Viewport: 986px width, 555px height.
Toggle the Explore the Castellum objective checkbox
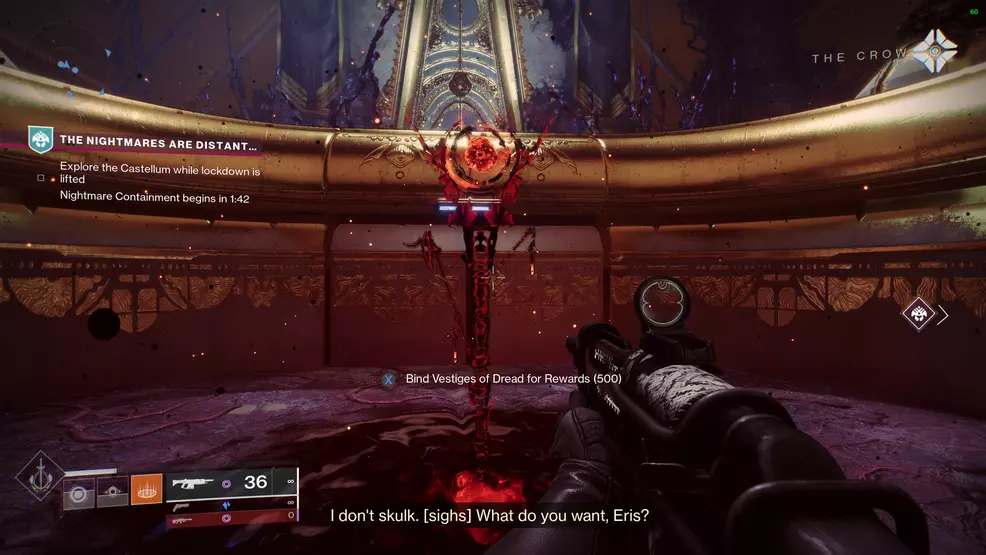(x=40, y=177)
